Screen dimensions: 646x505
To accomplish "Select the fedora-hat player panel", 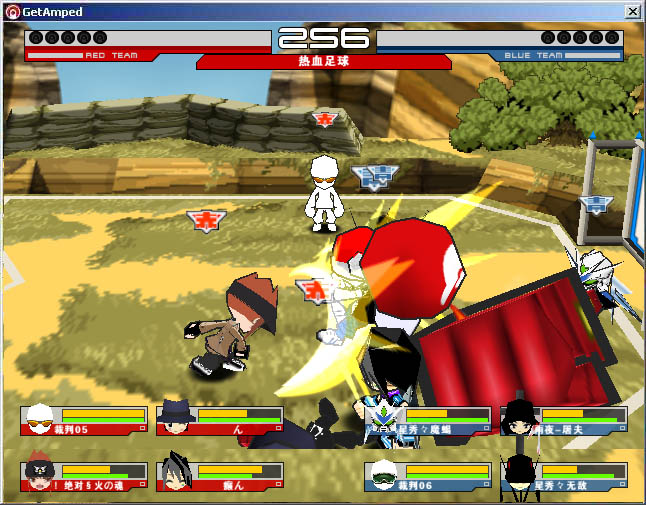I will 220,420.
